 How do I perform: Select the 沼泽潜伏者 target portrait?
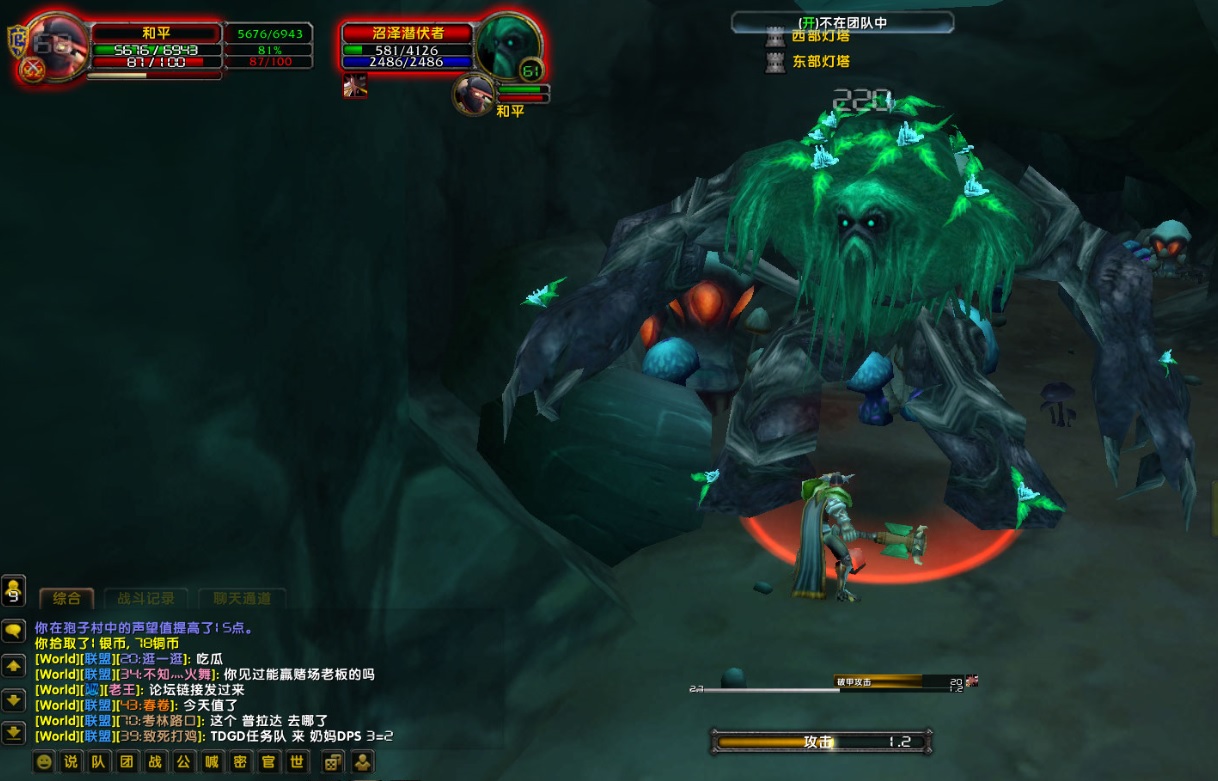[507, 45]
